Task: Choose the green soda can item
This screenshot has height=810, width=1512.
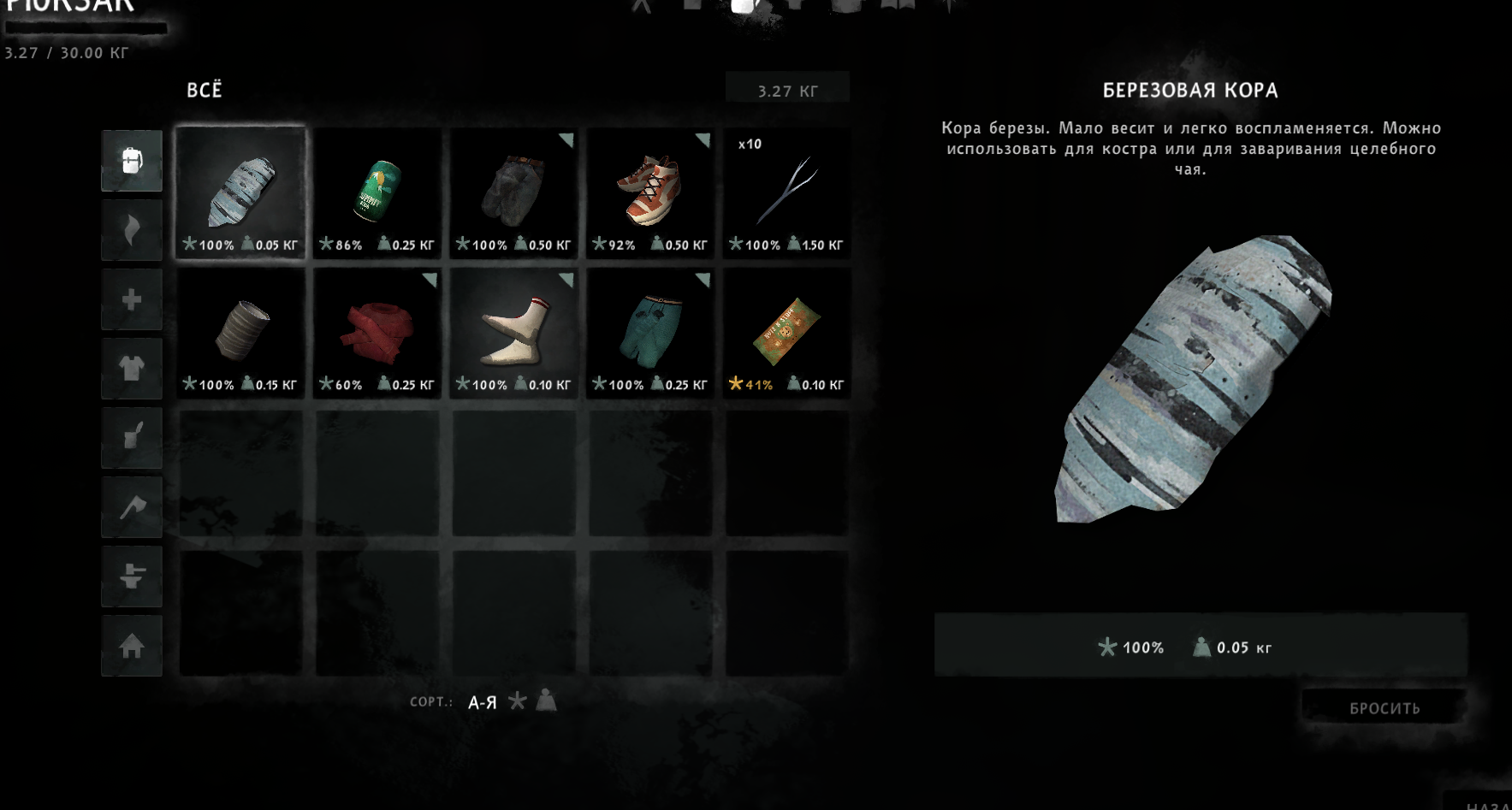Action: 377,192
